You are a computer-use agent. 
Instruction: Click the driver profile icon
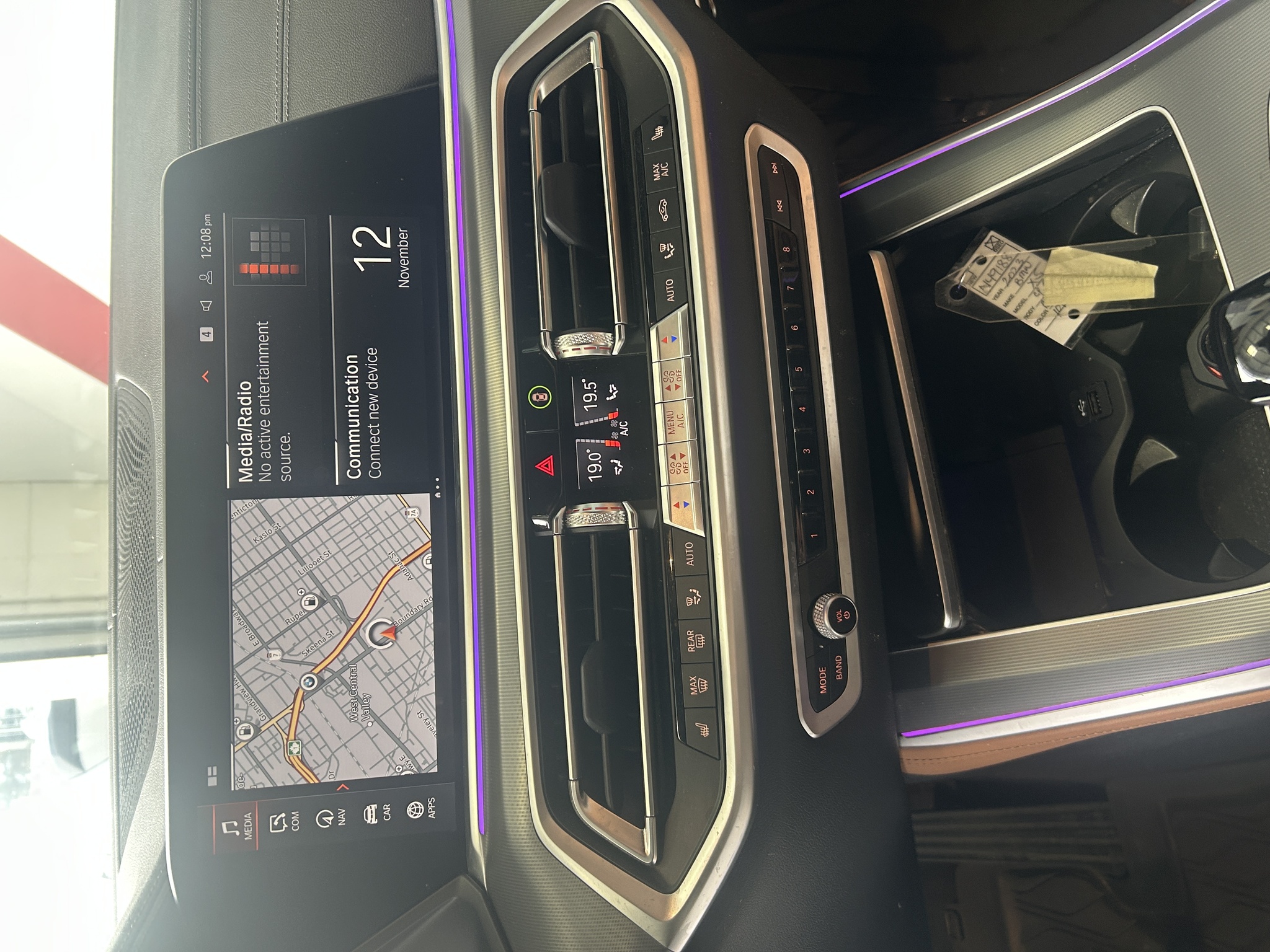206,277
